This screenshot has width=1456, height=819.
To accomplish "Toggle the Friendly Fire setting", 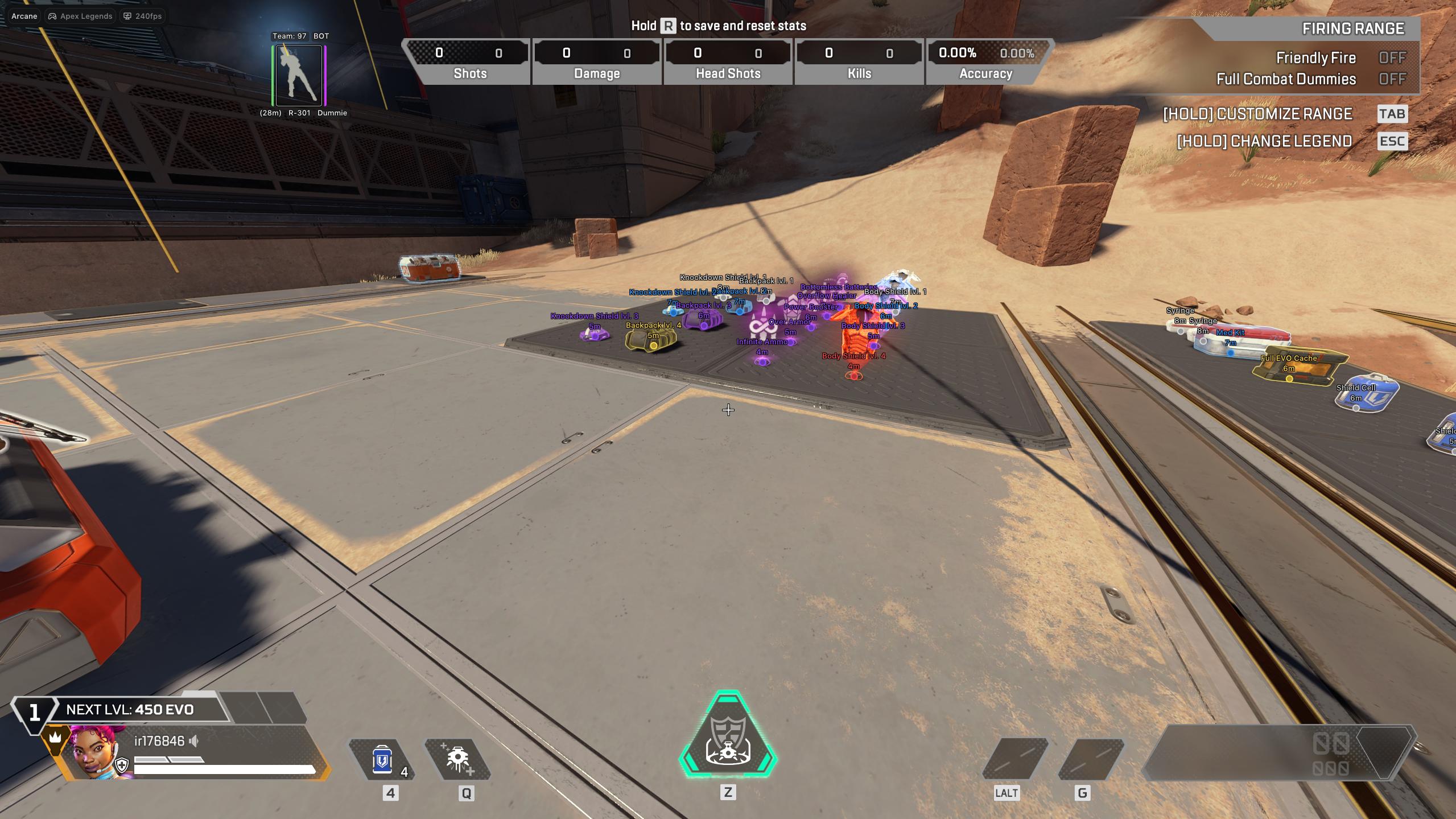I will (x=1391, y=58).
